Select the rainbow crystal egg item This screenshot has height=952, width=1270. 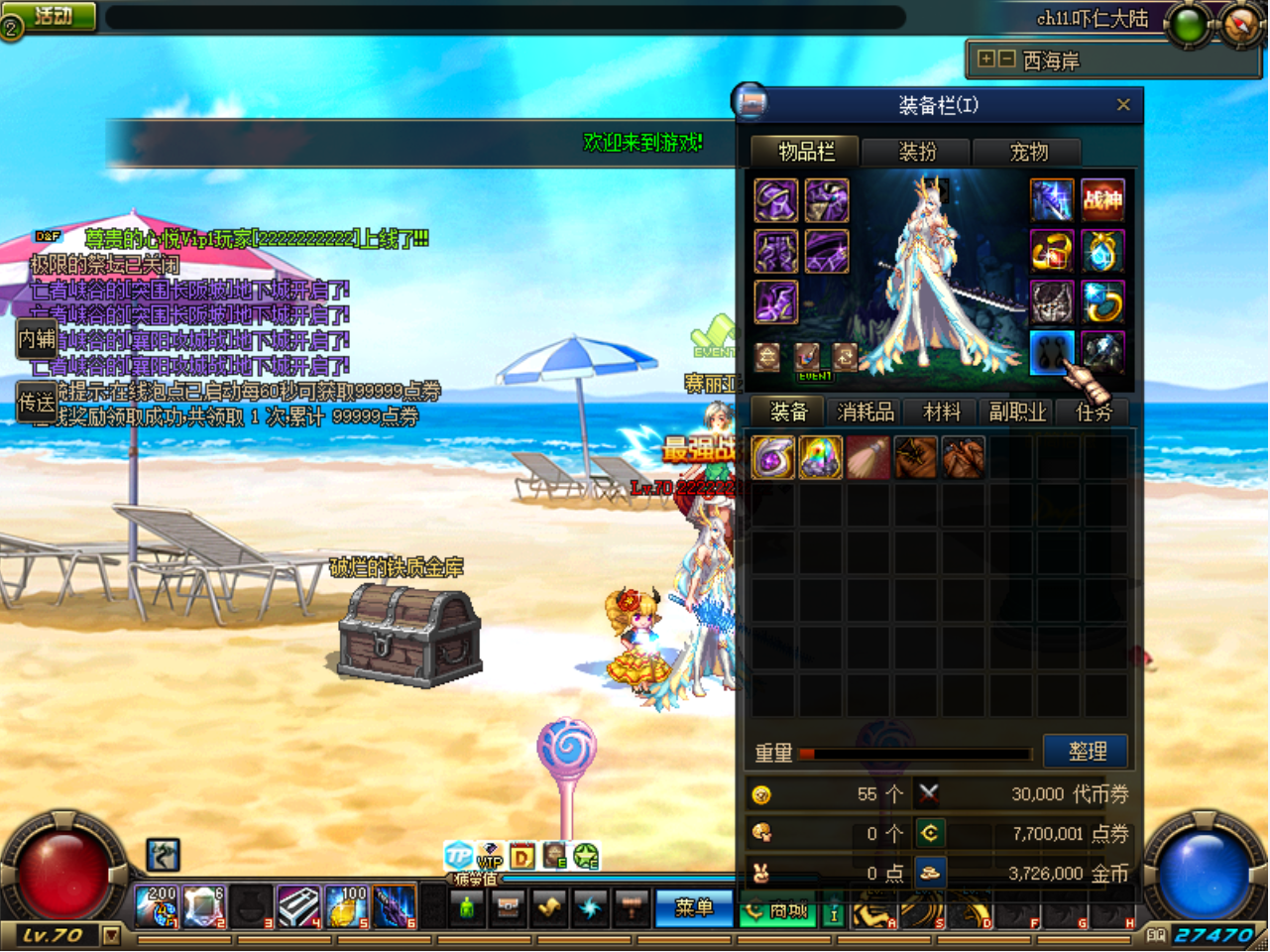821,458
